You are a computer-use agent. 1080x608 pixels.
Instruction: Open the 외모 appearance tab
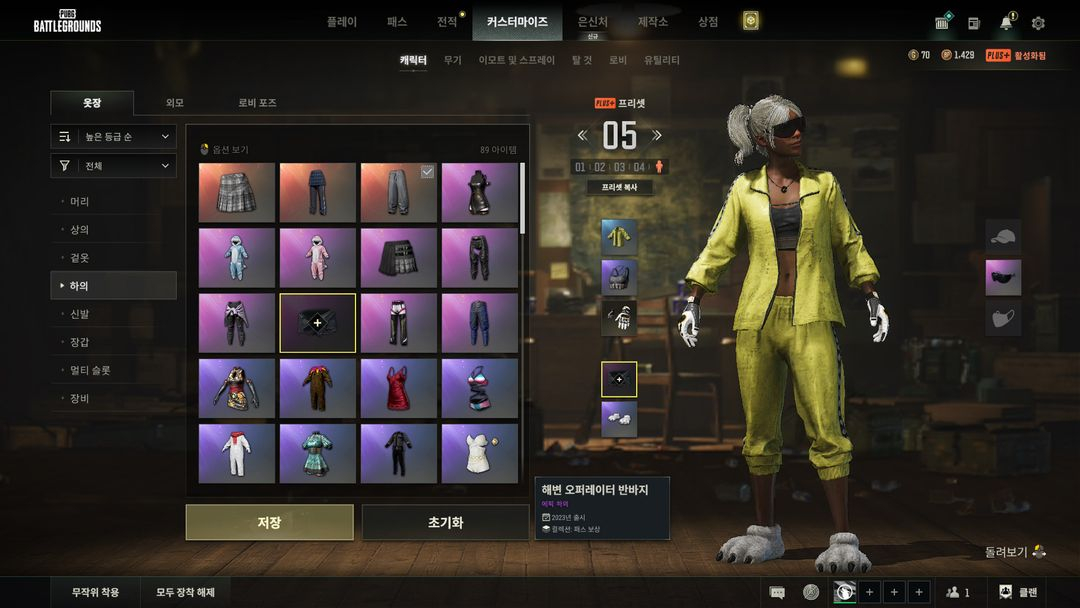[175, 103]
